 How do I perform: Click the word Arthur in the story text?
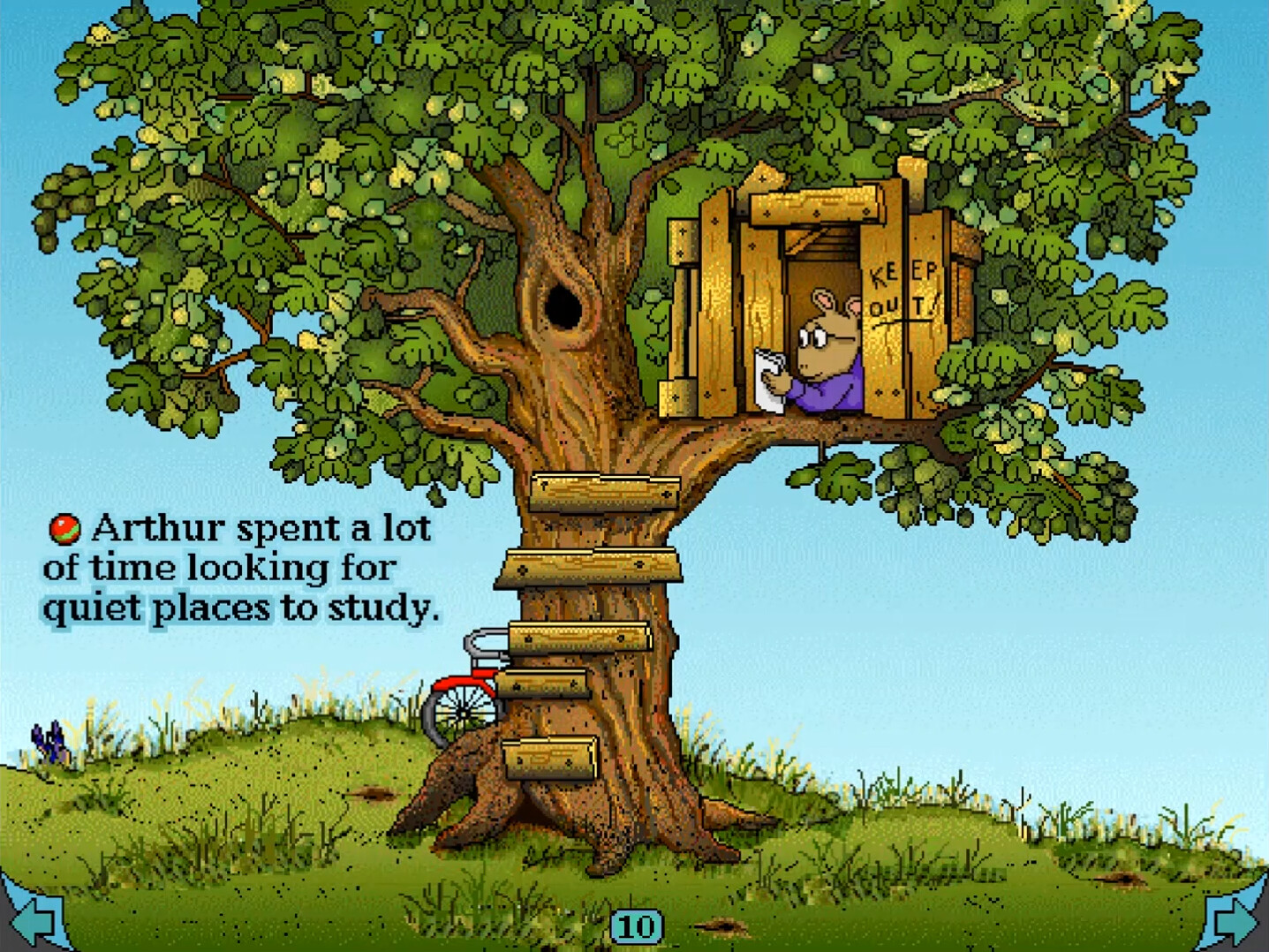(159, 527)
